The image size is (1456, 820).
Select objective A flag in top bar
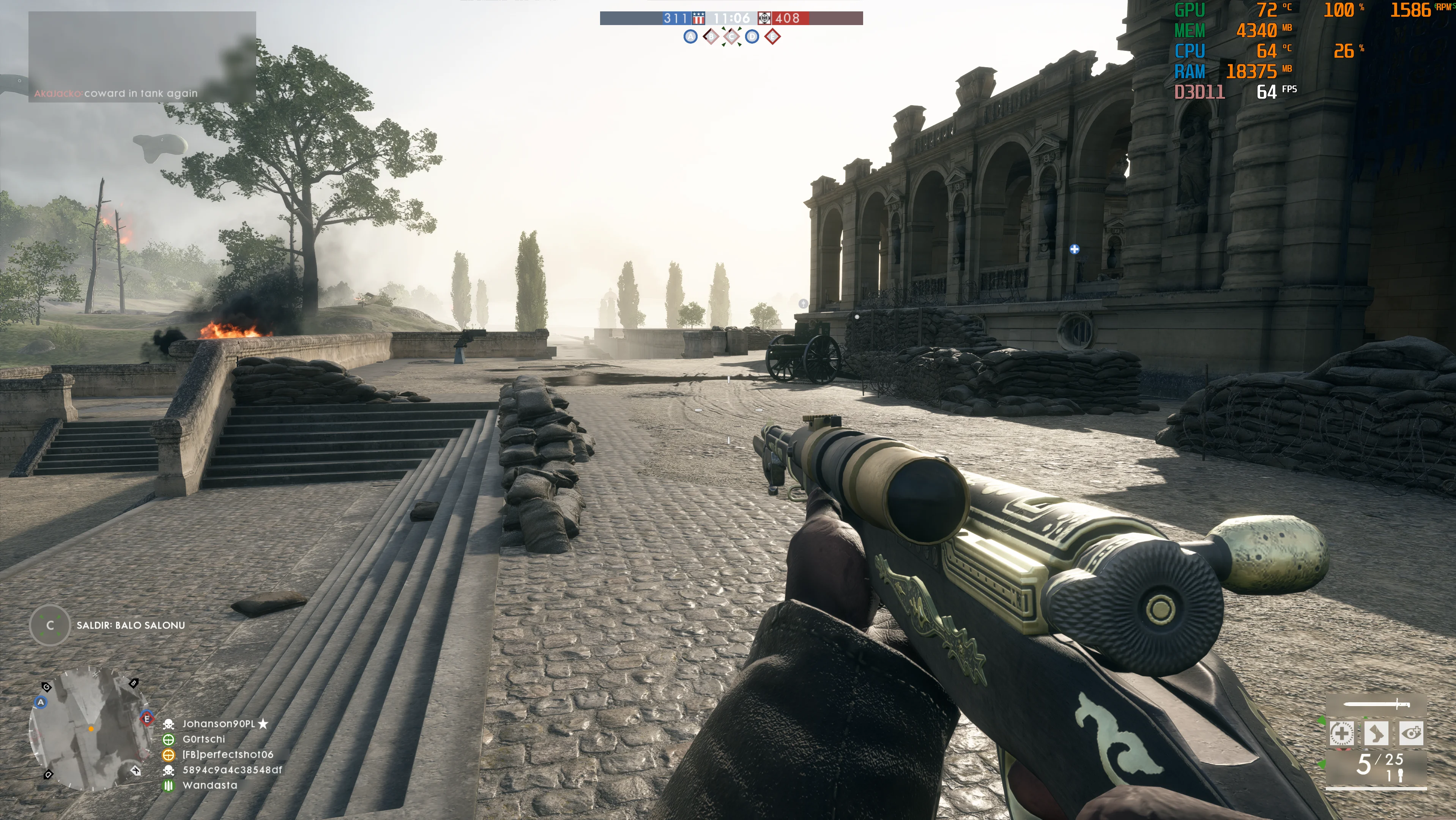click(690, 37)
